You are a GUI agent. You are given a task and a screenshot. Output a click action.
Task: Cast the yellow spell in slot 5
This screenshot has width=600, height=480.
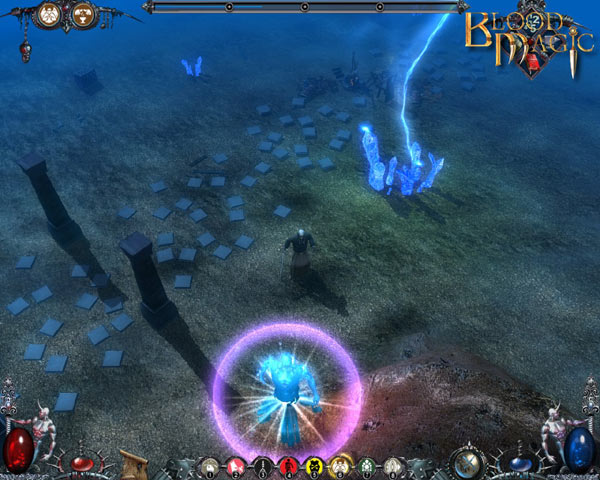pos(314,465)
